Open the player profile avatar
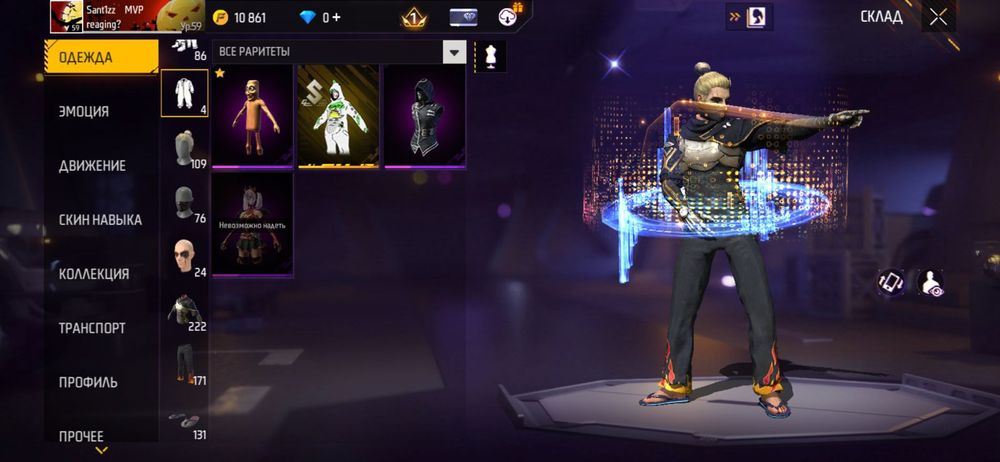Viewport: 1000px width, 462px height. click(66, 16)
